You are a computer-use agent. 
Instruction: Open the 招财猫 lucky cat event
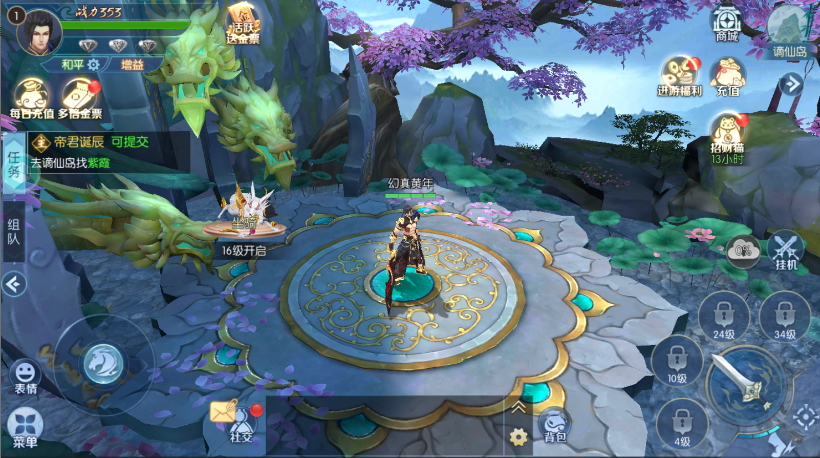point(727,135)
